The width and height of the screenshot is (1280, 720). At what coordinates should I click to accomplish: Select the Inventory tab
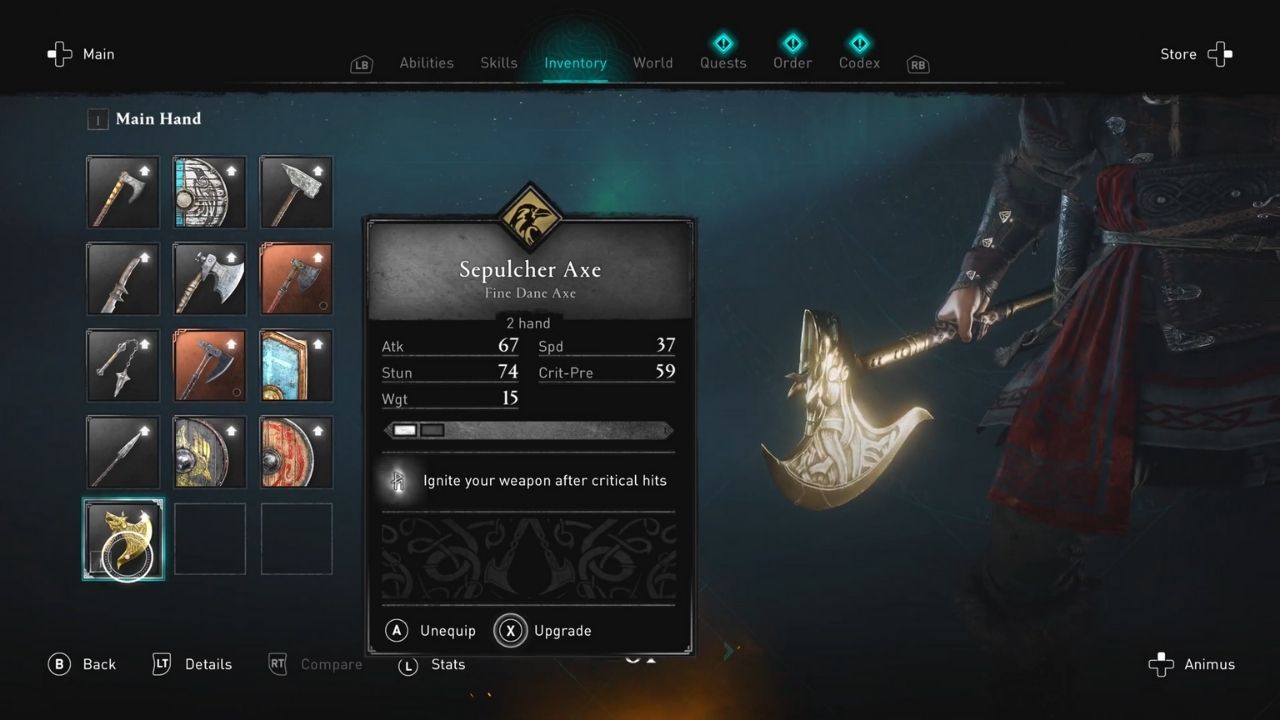pyautogui.click(x=575, y=63)
